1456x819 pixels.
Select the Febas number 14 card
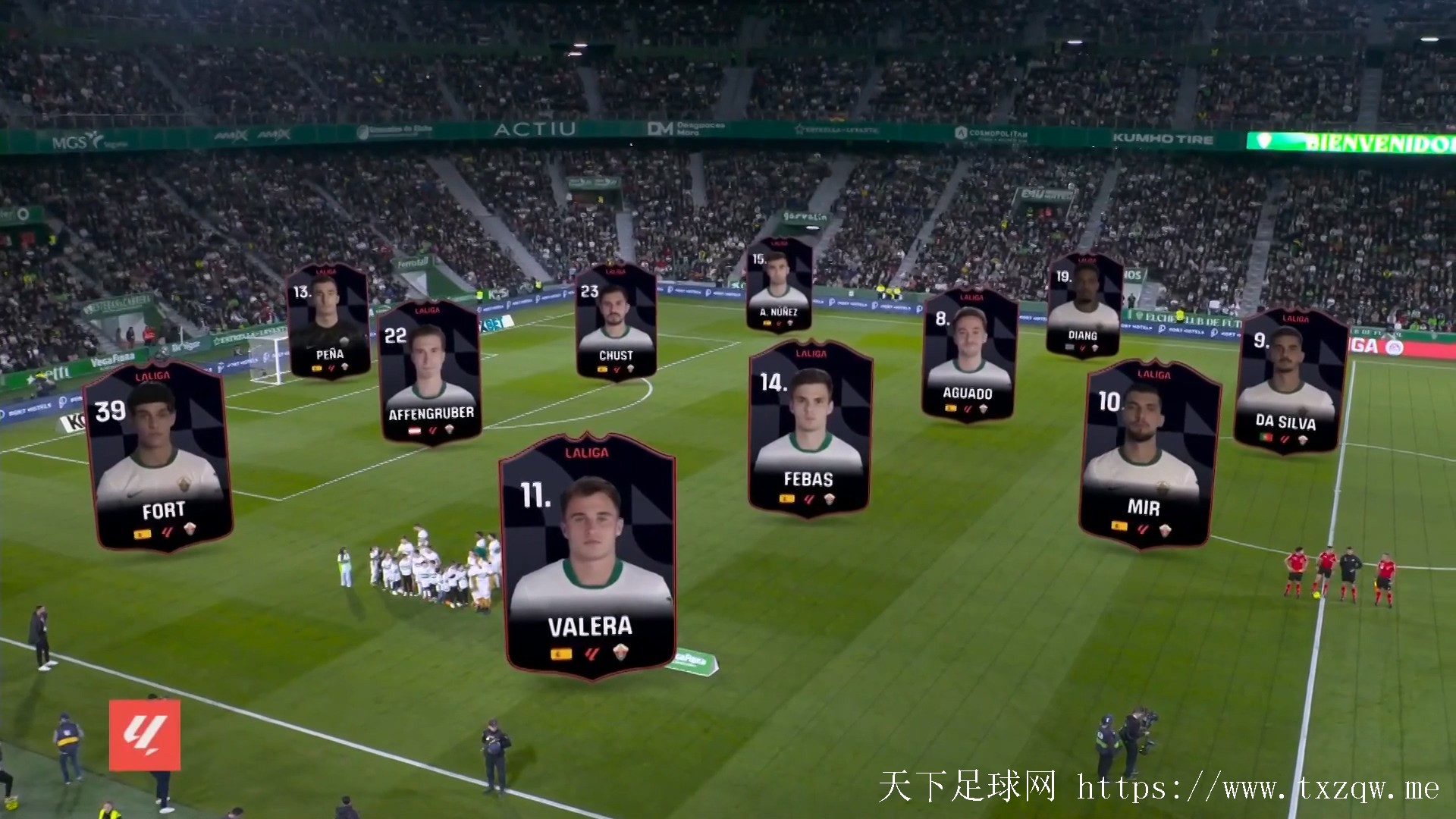pos(809,429)
